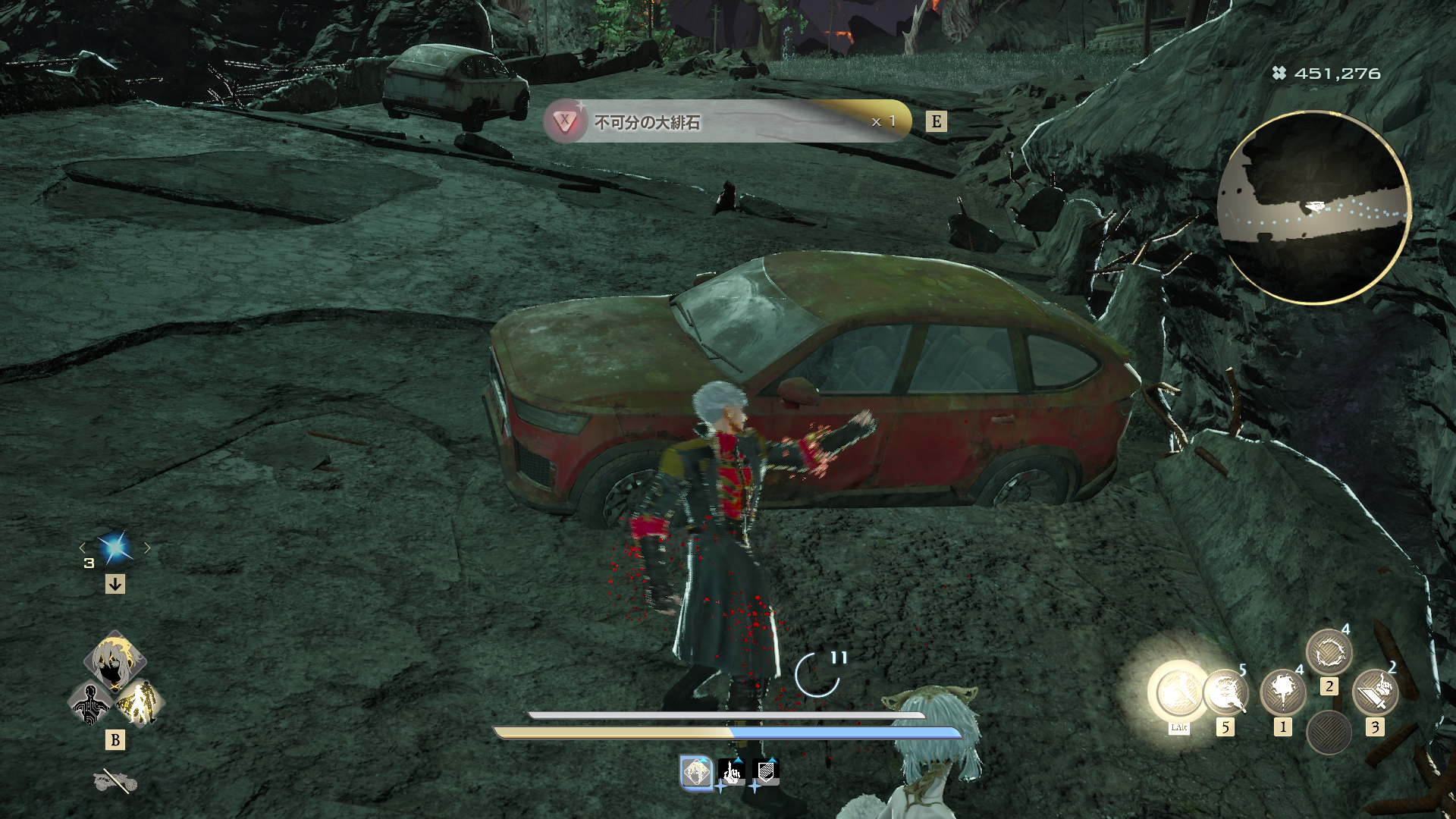Open the circular minimap
Viewport: 1456px width, 819px height.
click(x=1314, y=208)
